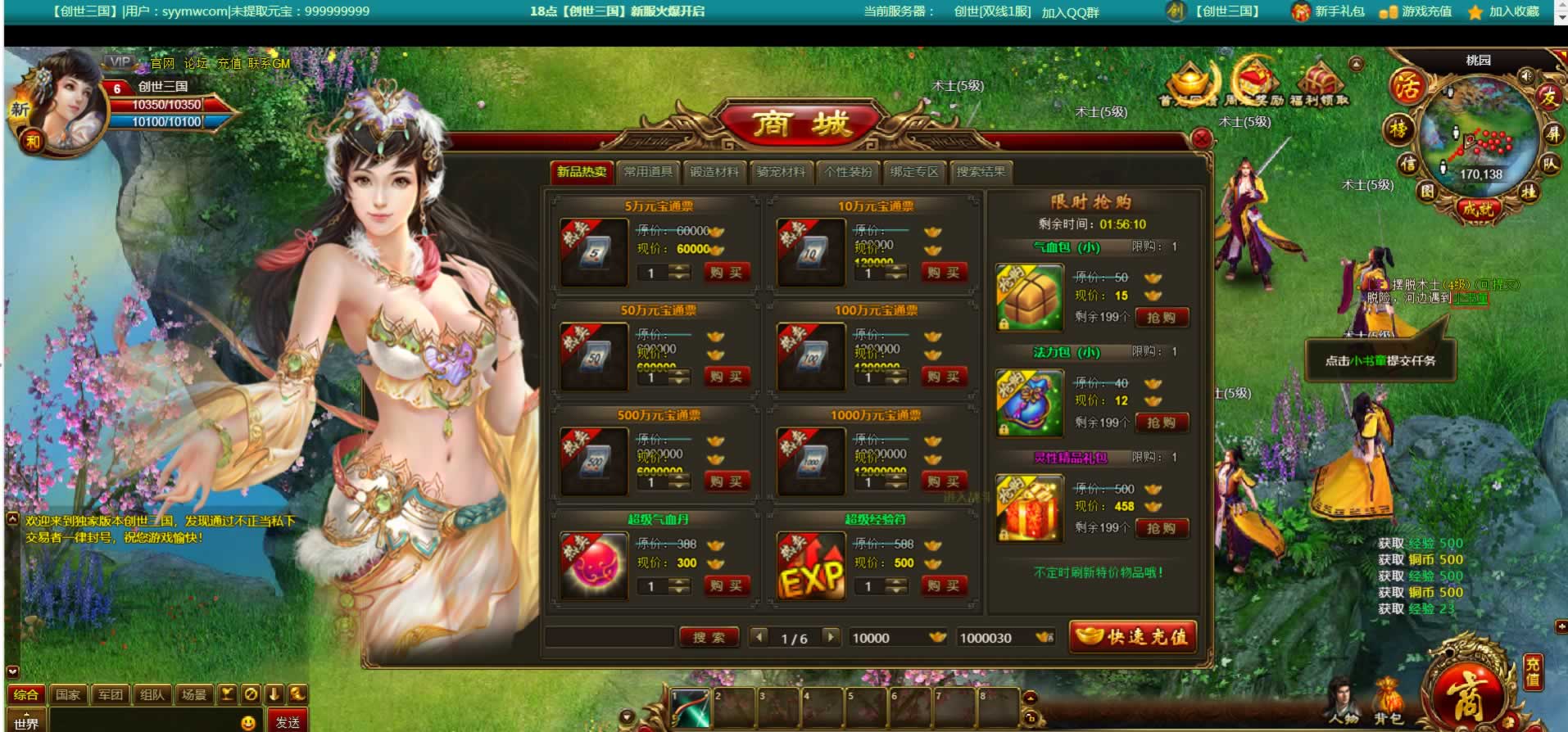Click the shop 搜索 search button
Viewport: 1568px width, 732px height.
pyautogui.click(x=709, y=638)
